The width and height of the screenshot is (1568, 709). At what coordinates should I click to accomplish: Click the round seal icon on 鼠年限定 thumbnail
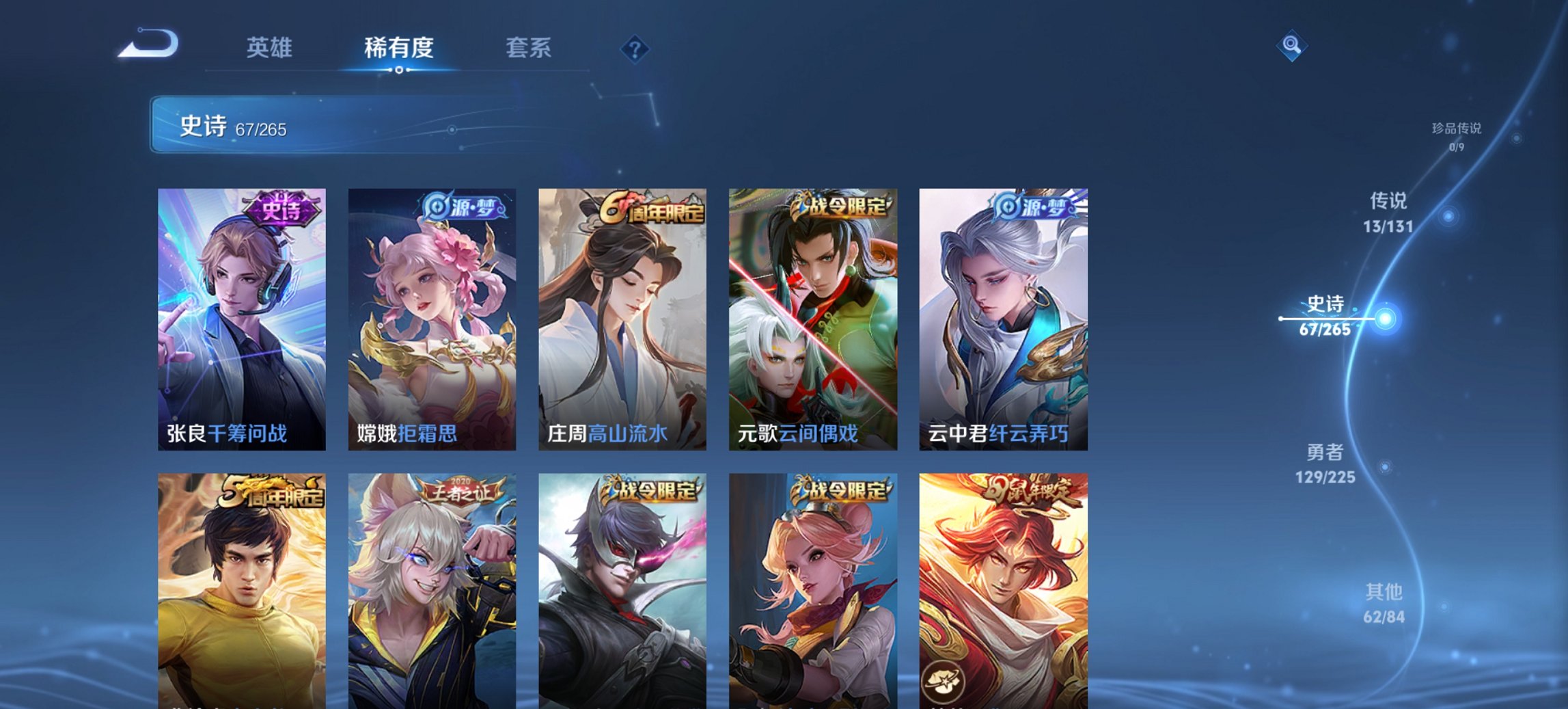944,680
